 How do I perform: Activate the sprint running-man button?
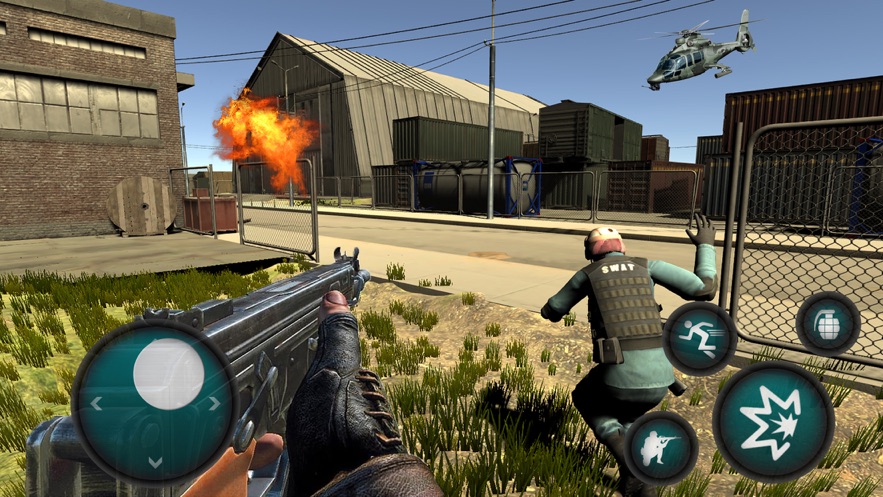tap(700, 338)
